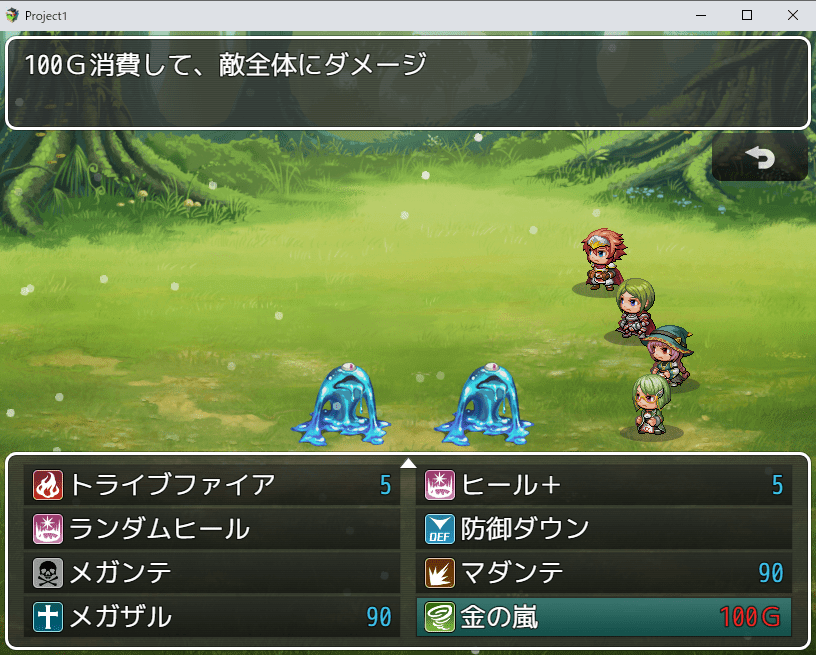Screen dimensions: 816x655
Task: Use the メガザル skill
Action: coord(212,616)
